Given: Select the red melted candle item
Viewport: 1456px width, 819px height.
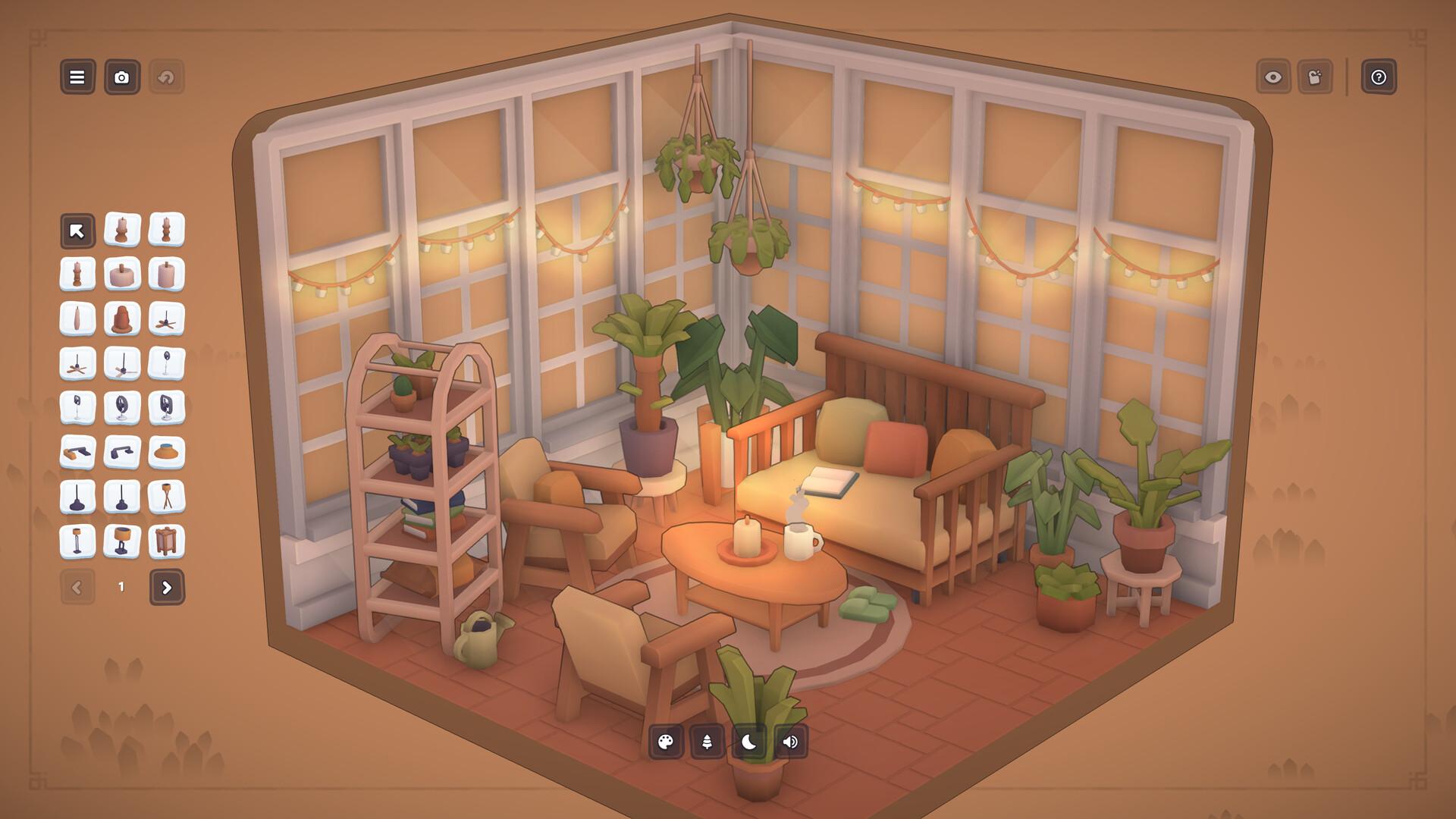Looking at the screenshot, I should pyautogui.click(x=121, y=318).
